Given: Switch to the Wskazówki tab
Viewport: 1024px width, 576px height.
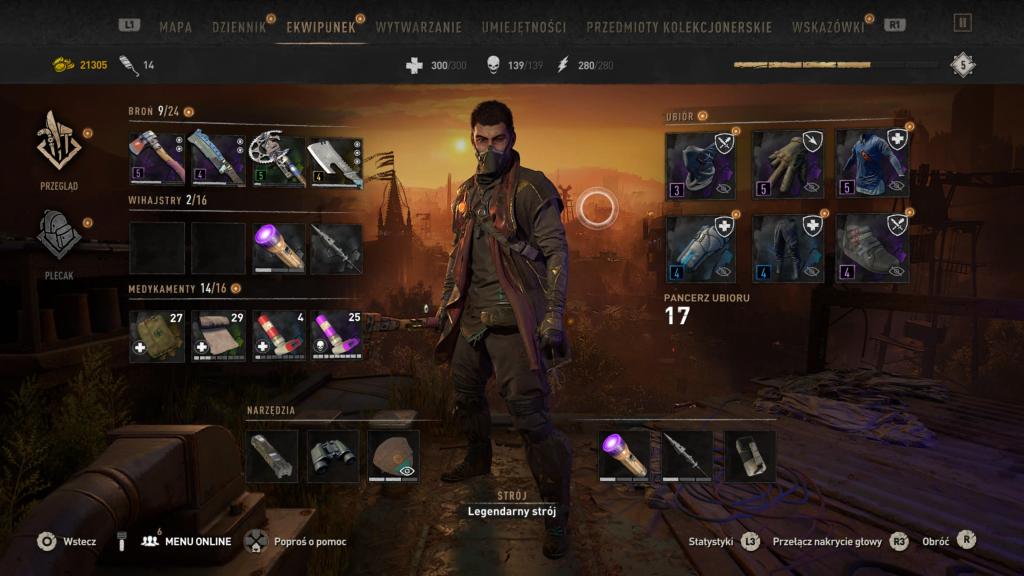Looking at the screenshot, I should [x=827, y=27].
